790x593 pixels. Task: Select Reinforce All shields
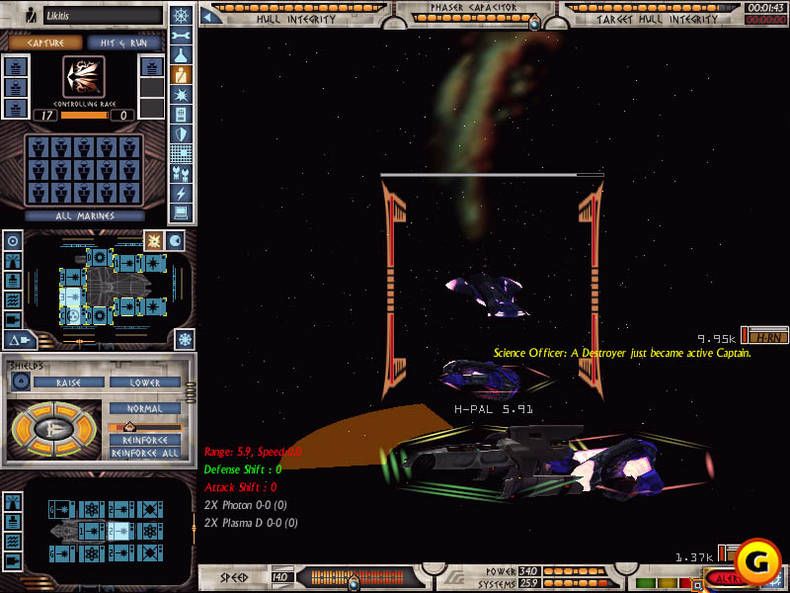pyautogui.click(x=145, y=454)
